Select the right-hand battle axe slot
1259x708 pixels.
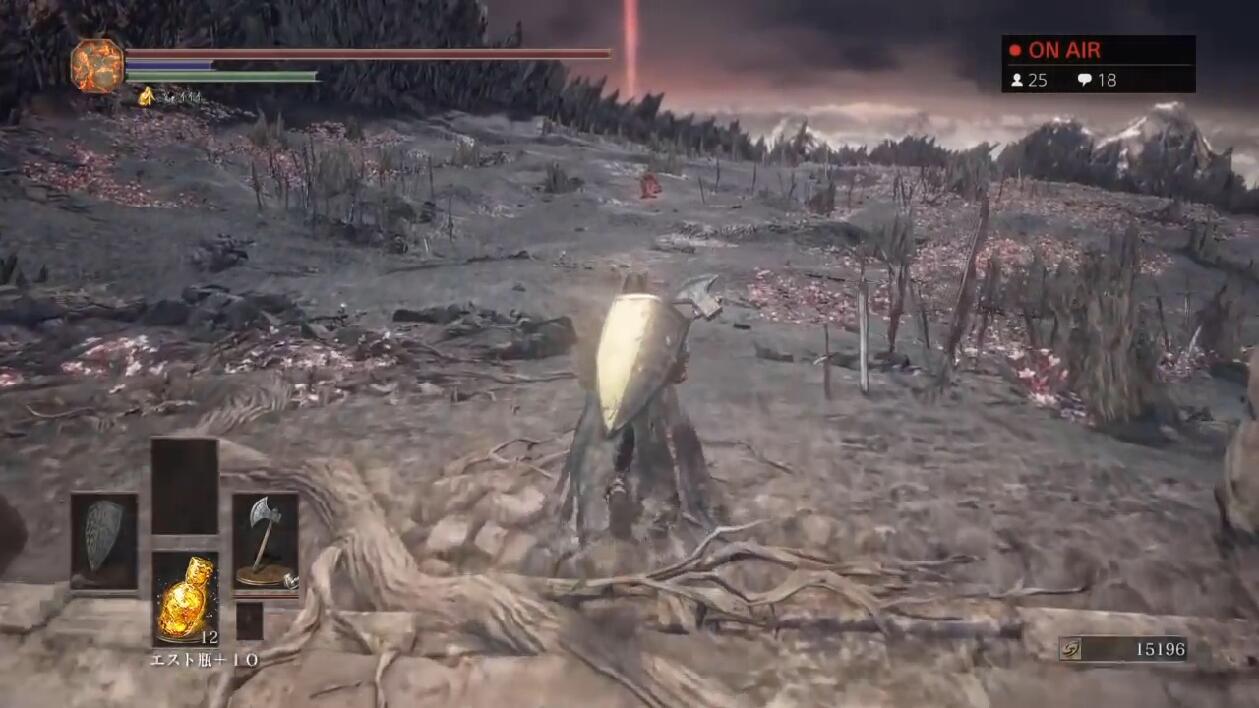point(265,540)
